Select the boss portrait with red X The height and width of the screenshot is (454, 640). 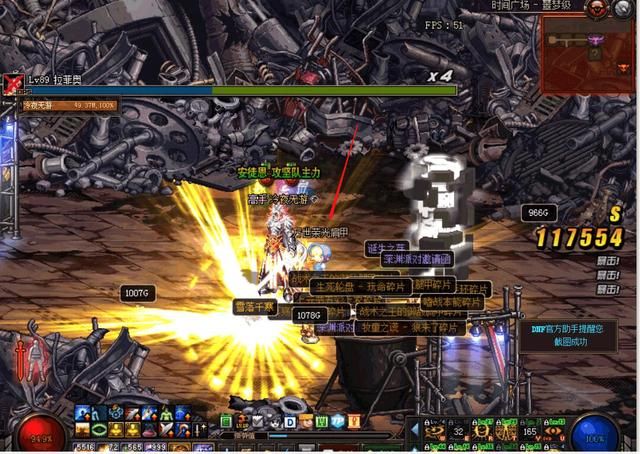(x=12, y=84)
